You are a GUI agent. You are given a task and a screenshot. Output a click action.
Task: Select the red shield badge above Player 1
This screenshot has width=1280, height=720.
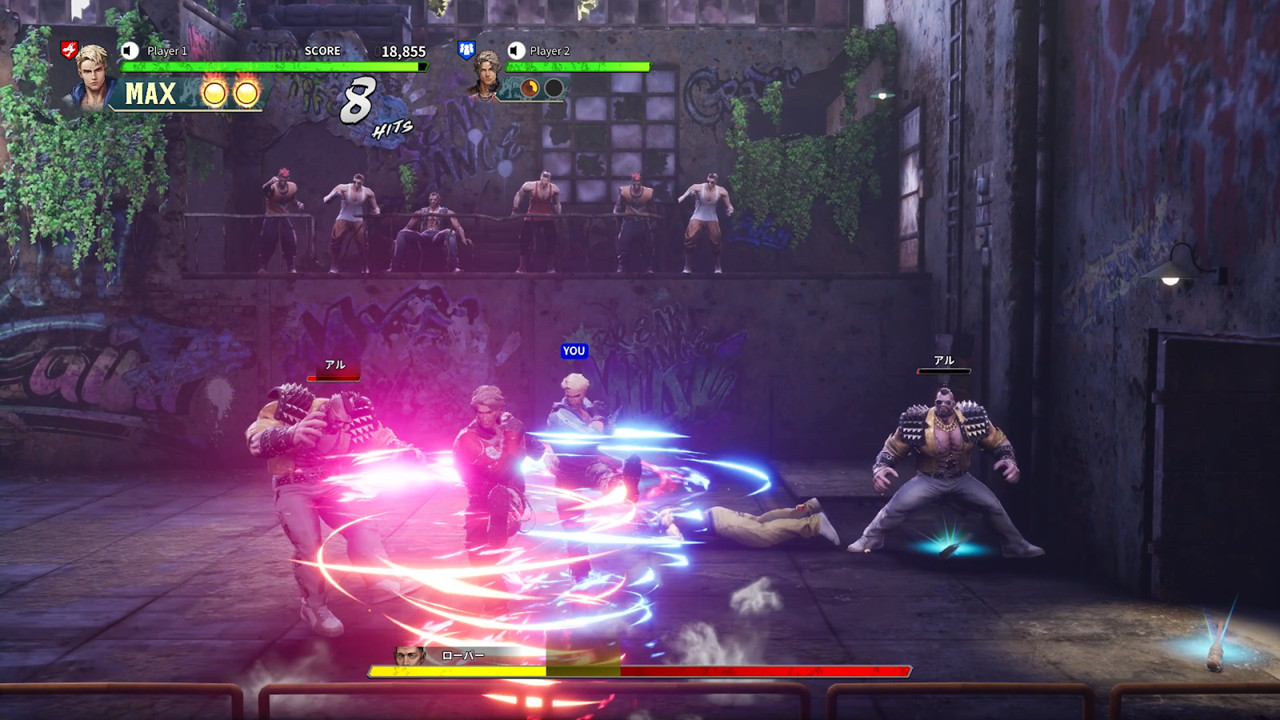click(69, 49)
